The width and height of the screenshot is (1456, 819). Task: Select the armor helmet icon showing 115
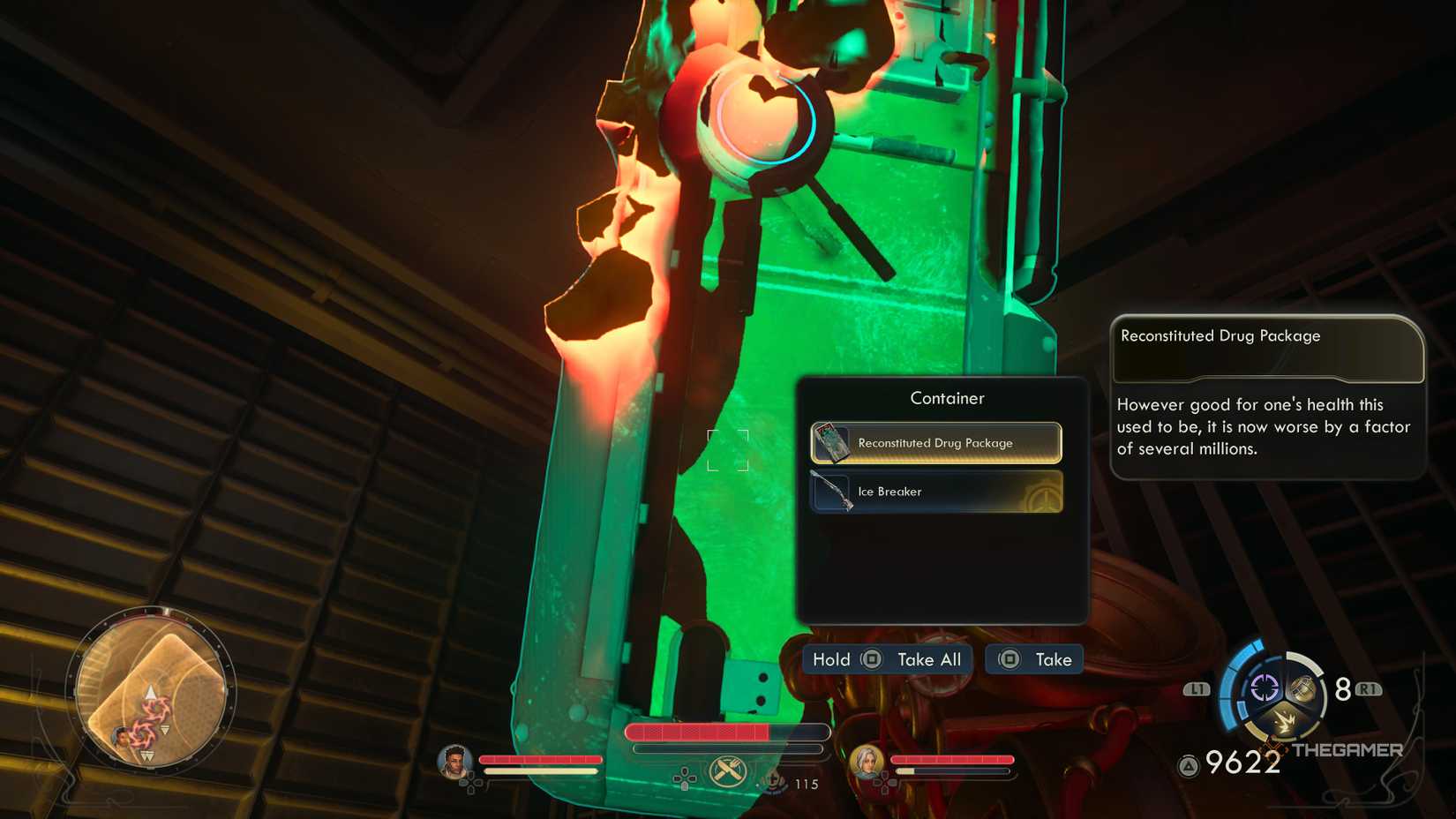(x=774, y=782)
